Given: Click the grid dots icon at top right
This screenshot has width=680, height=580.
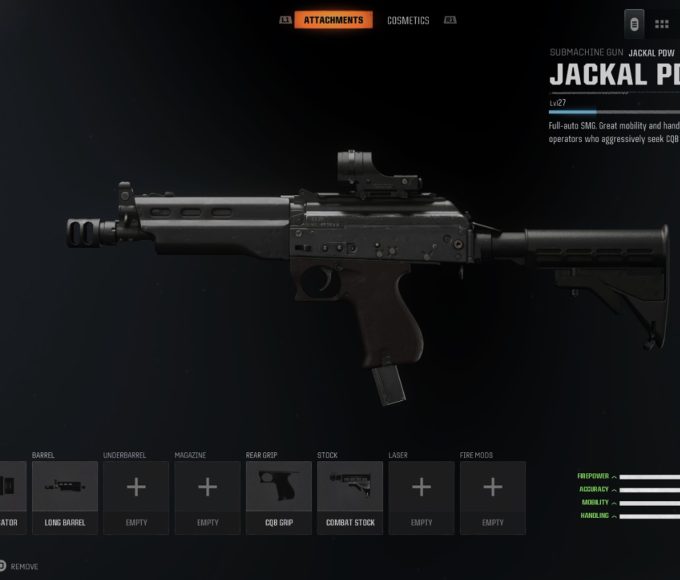Looking at the screenshot, I should [662, 23].
